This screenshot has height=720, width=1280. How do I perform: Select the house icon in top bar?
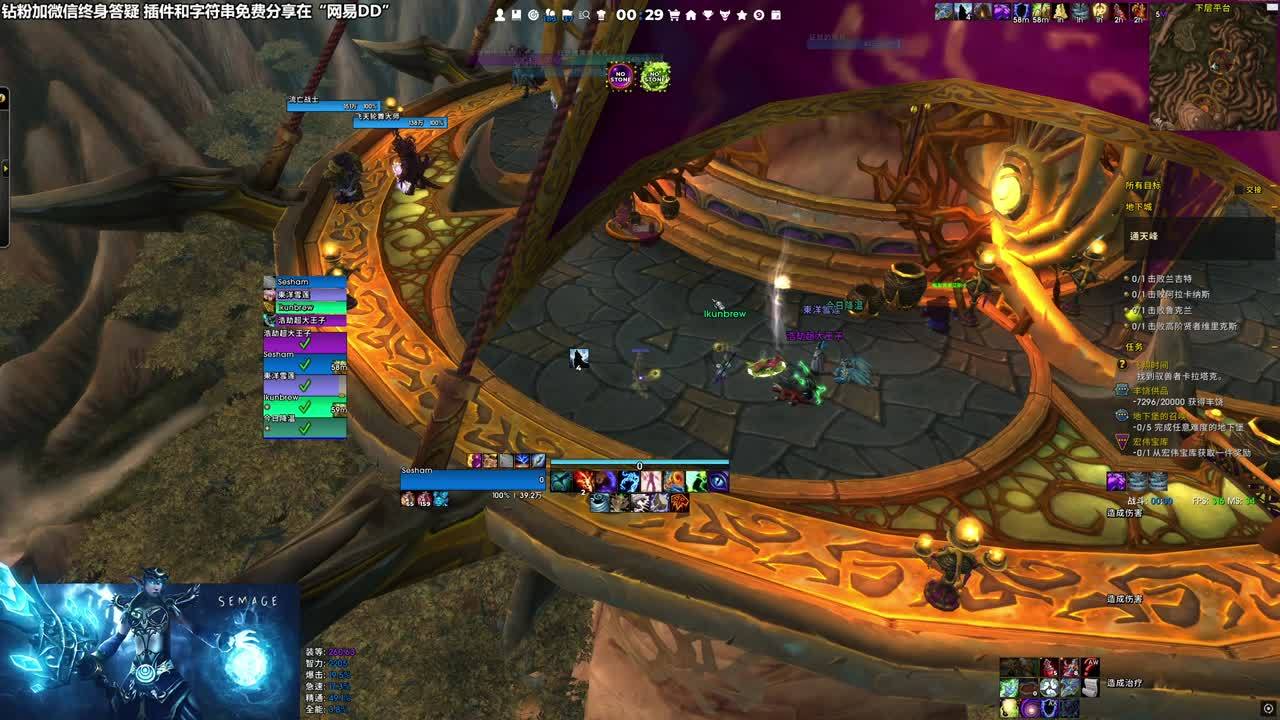point(691,15)
